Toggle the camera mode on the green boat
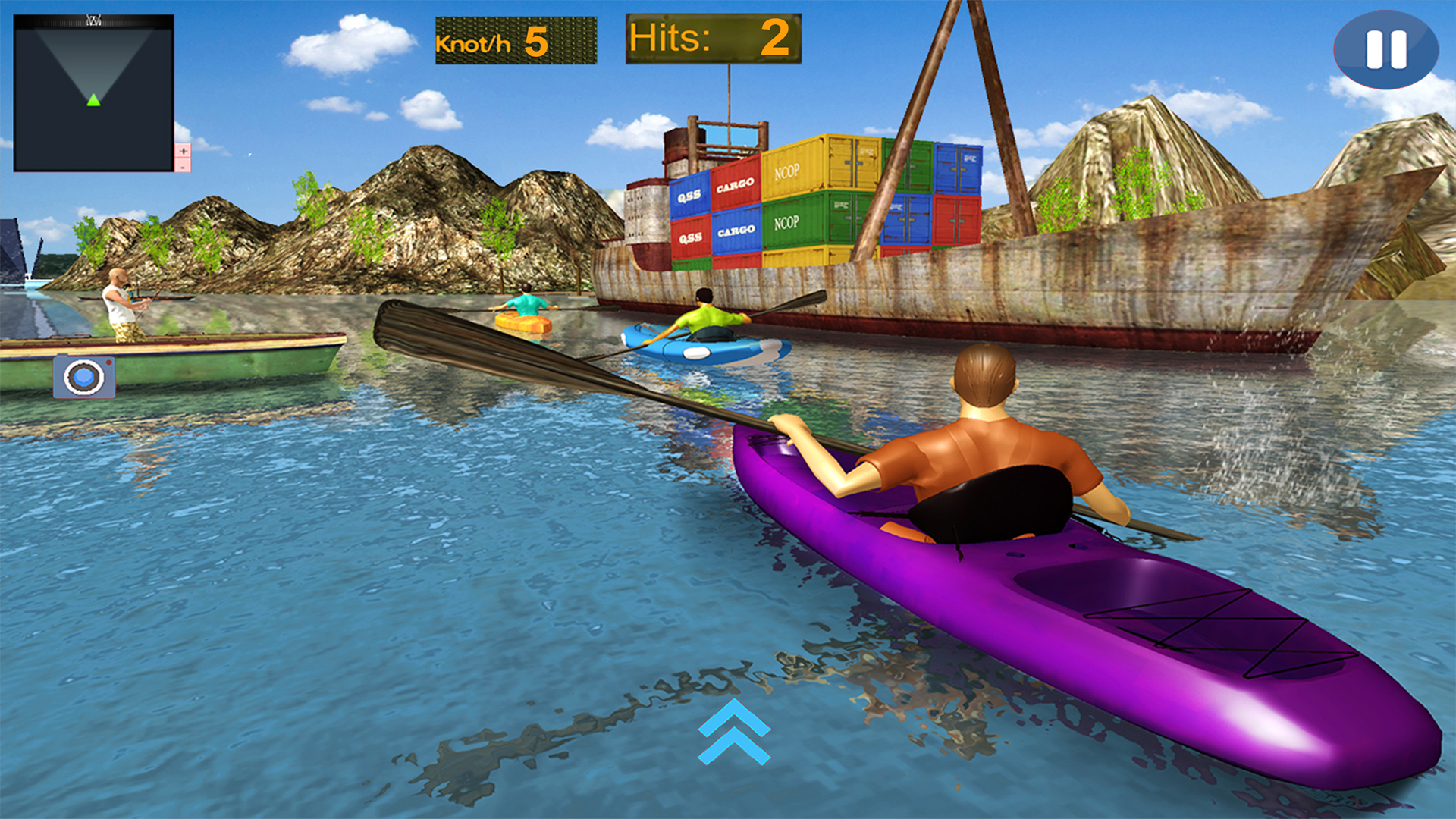The image size is (1456, 819). click(83, 378)
